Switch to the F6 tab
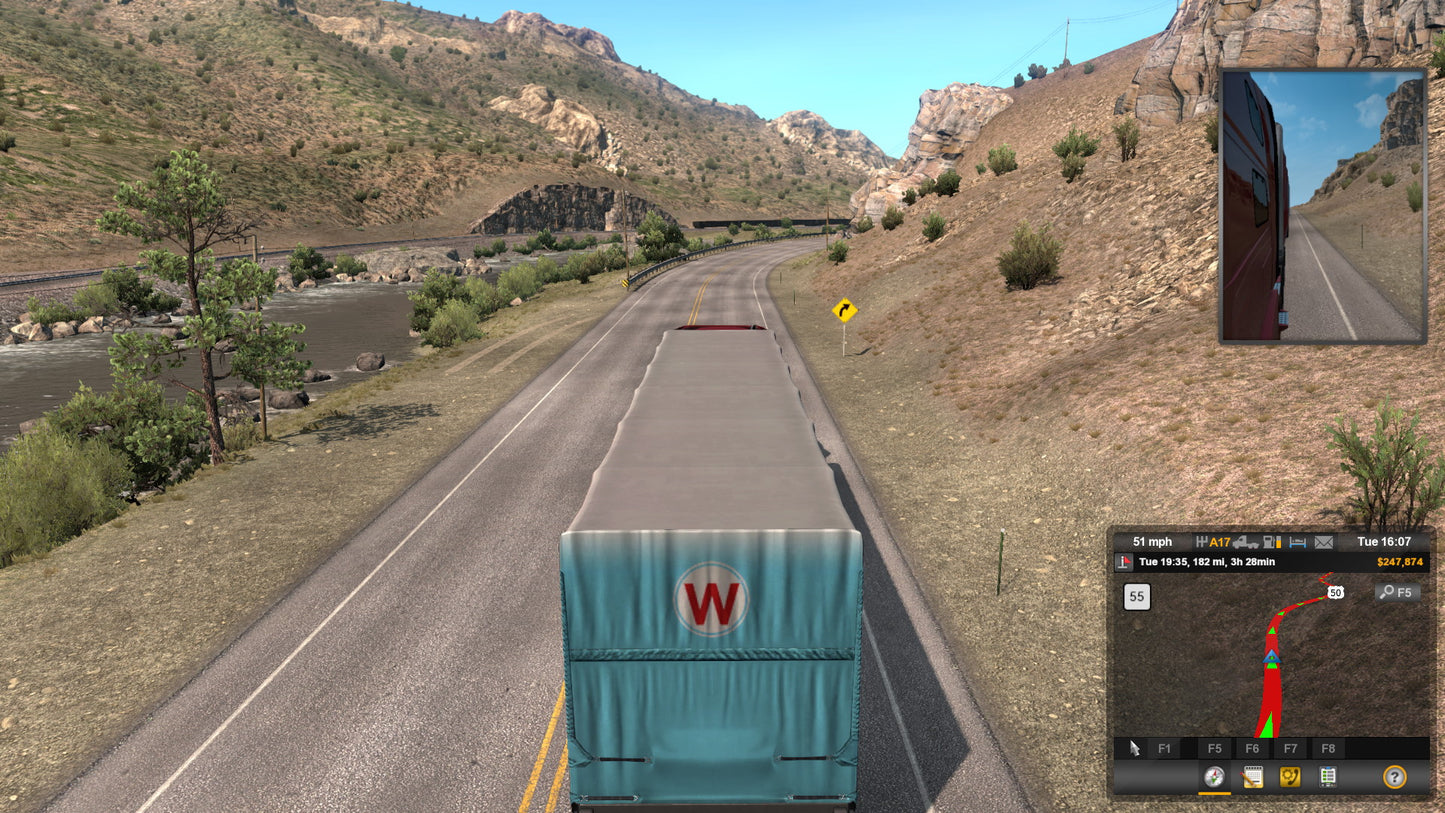This screenshot has height=813, width=1445. click(x=1254, y=749)
